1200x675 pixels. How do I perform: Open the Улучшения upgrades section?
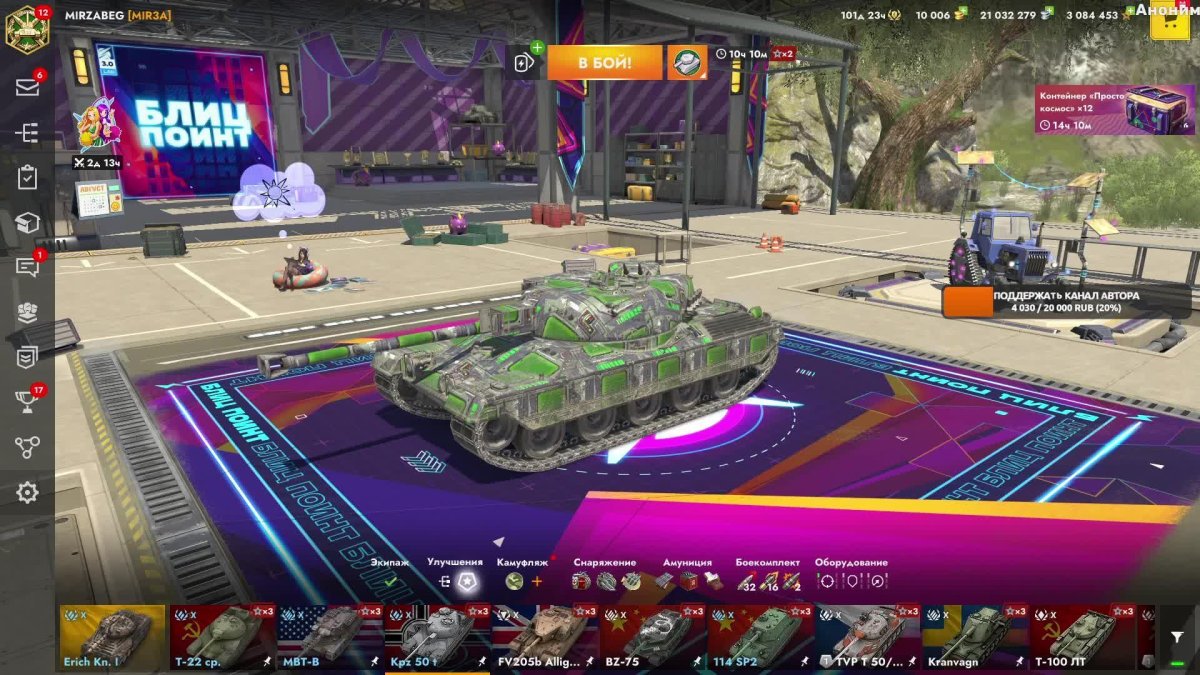455,573
